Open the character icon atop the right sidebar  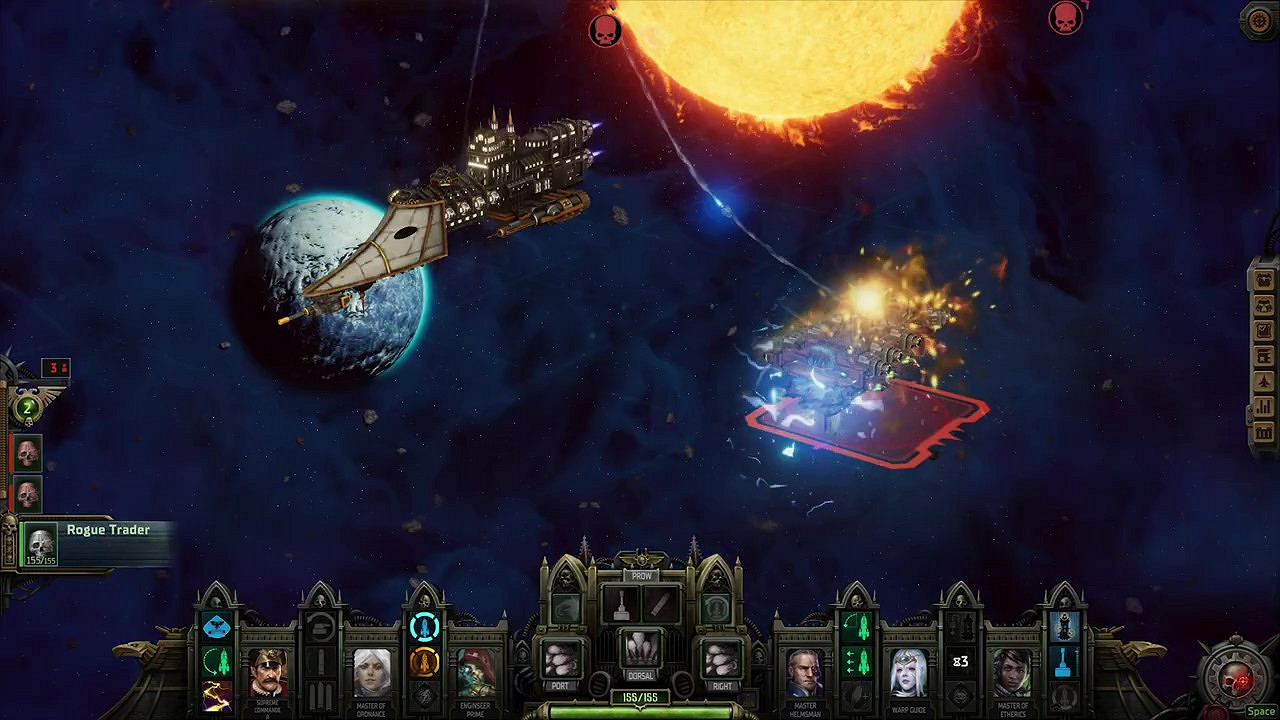click(1262, 281)
